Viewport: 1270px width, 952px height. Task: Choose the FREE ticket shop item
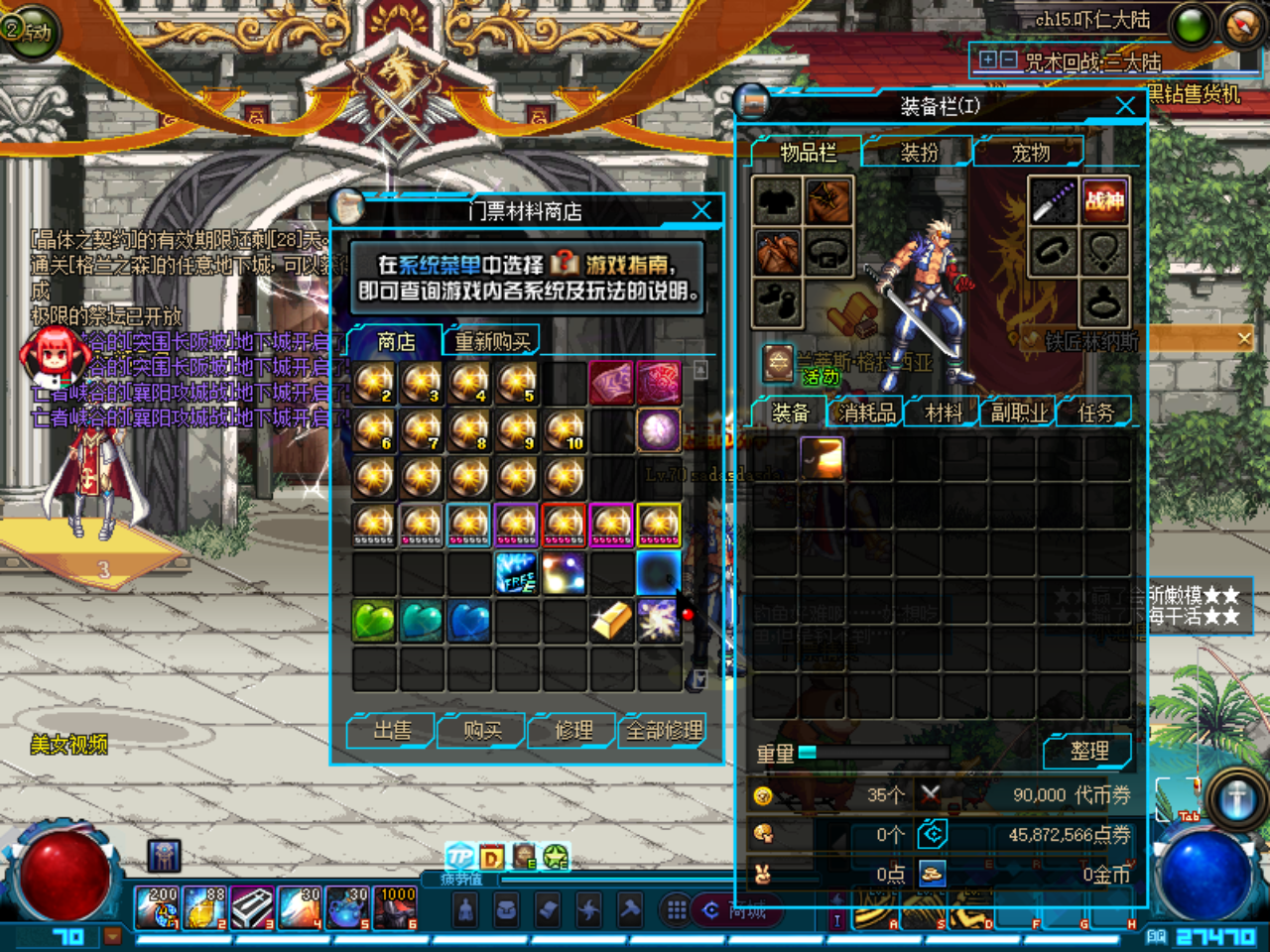pos(517,574)
